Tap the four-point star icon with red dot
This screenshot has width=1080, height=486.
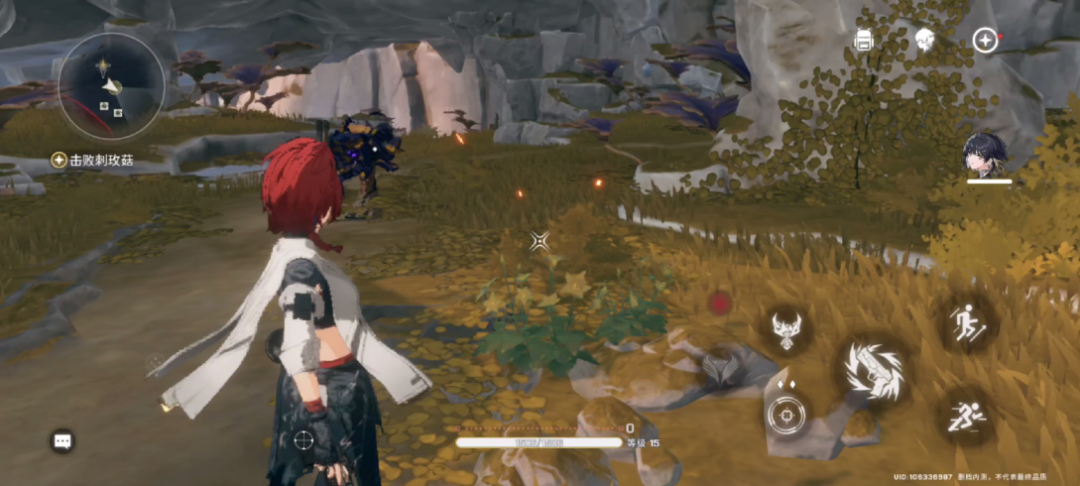coord(985,40)
